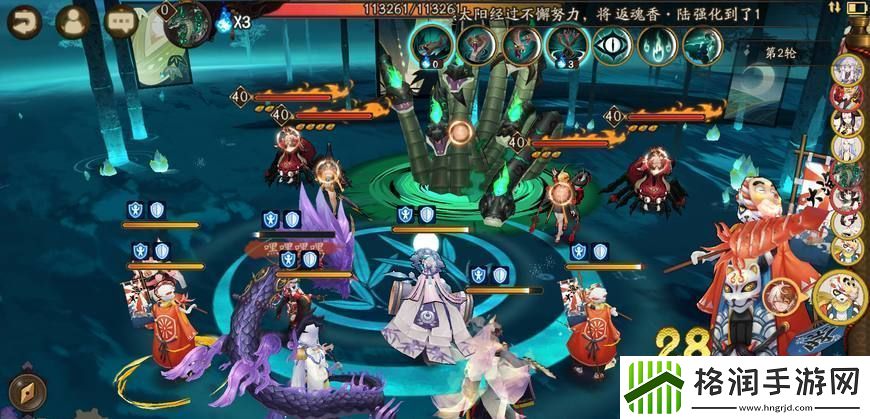The image size is (870, 419).
Task: Select the green serpent portrait in turn order
Action: pyautogui.click(x=846, y=173)
